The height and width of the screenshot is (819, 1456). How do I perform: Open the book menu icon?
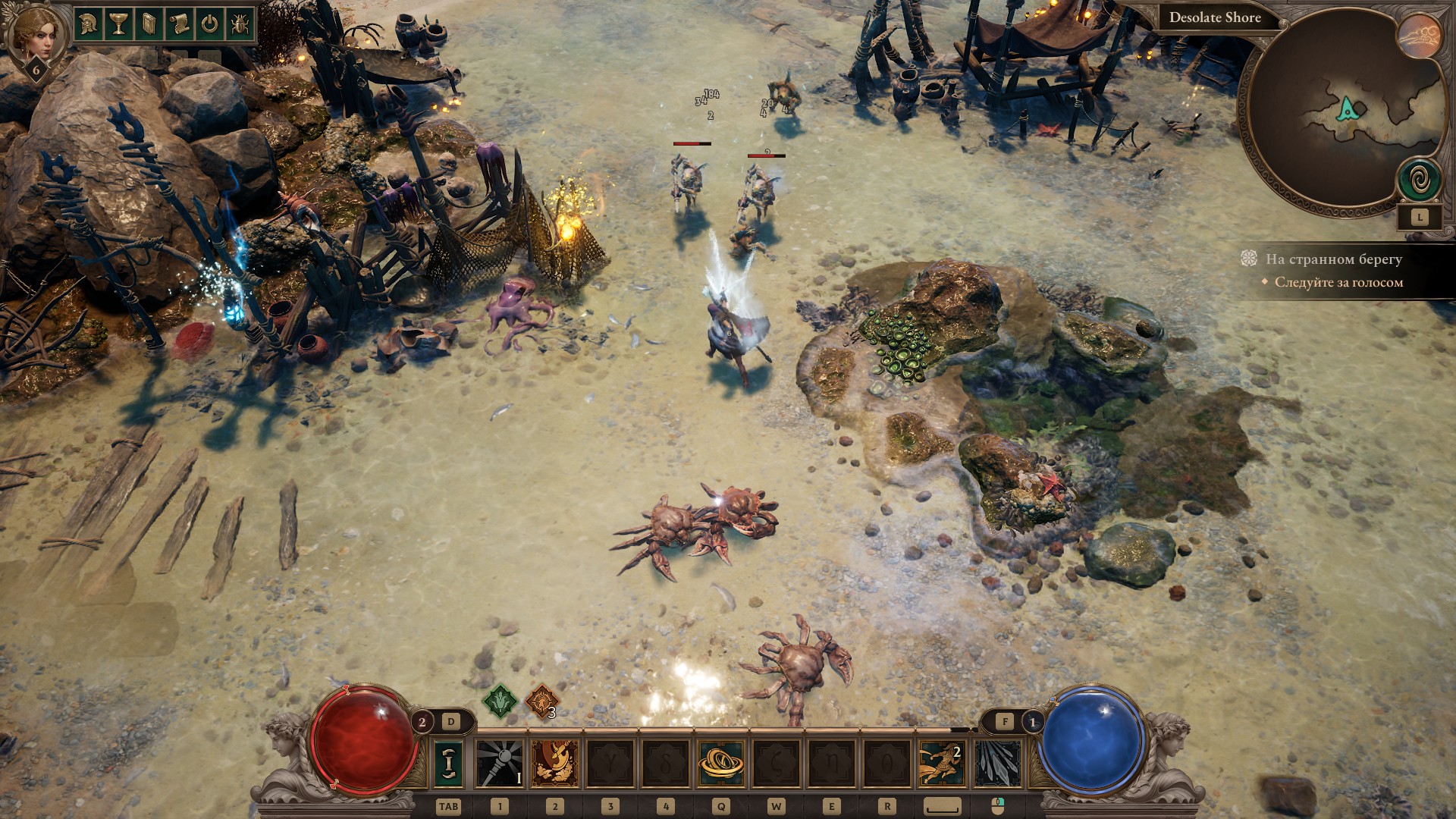(149, 24)
